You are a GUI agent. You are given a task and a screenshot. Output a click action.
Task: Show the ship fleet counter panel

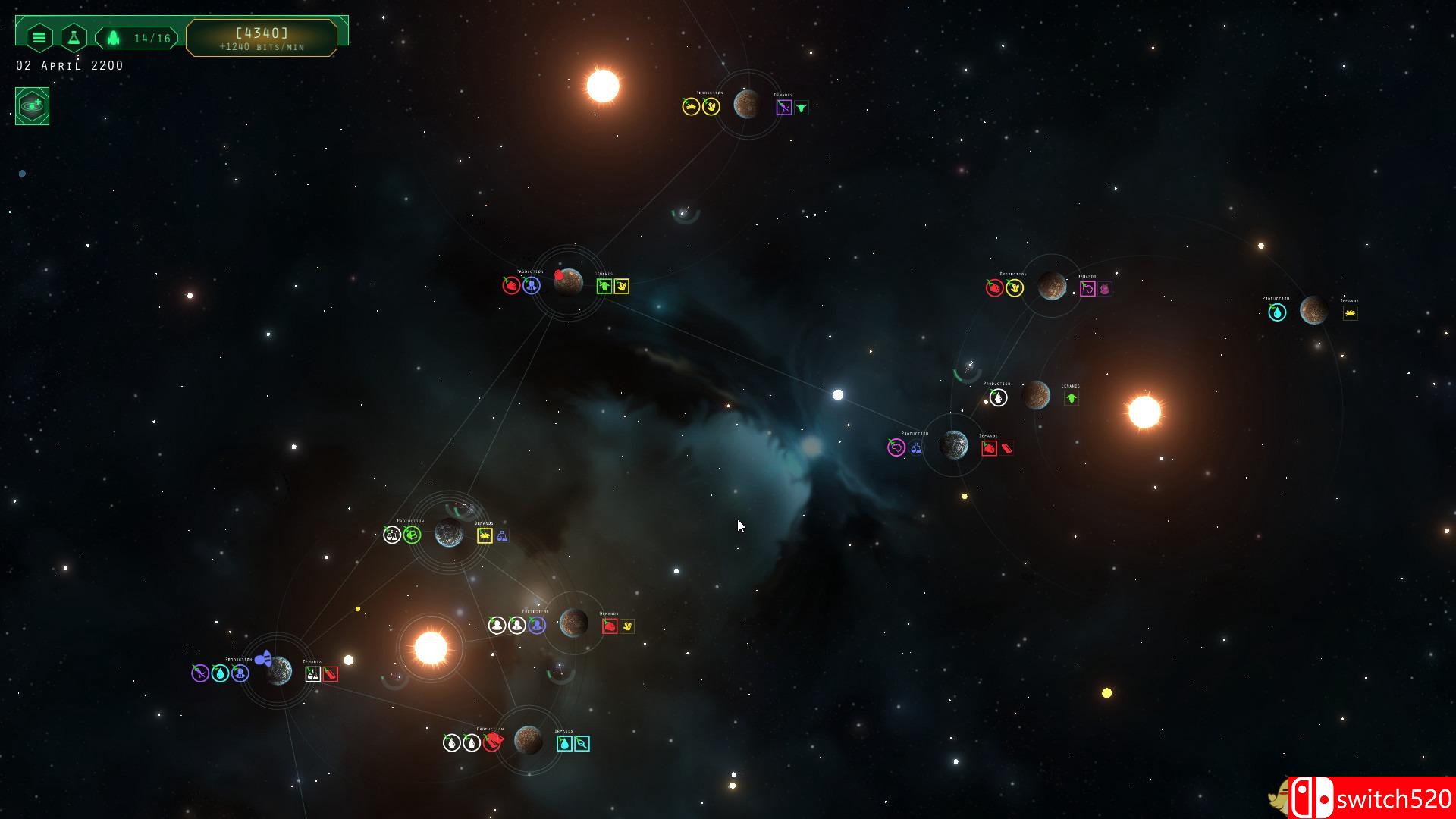[137, 38]
